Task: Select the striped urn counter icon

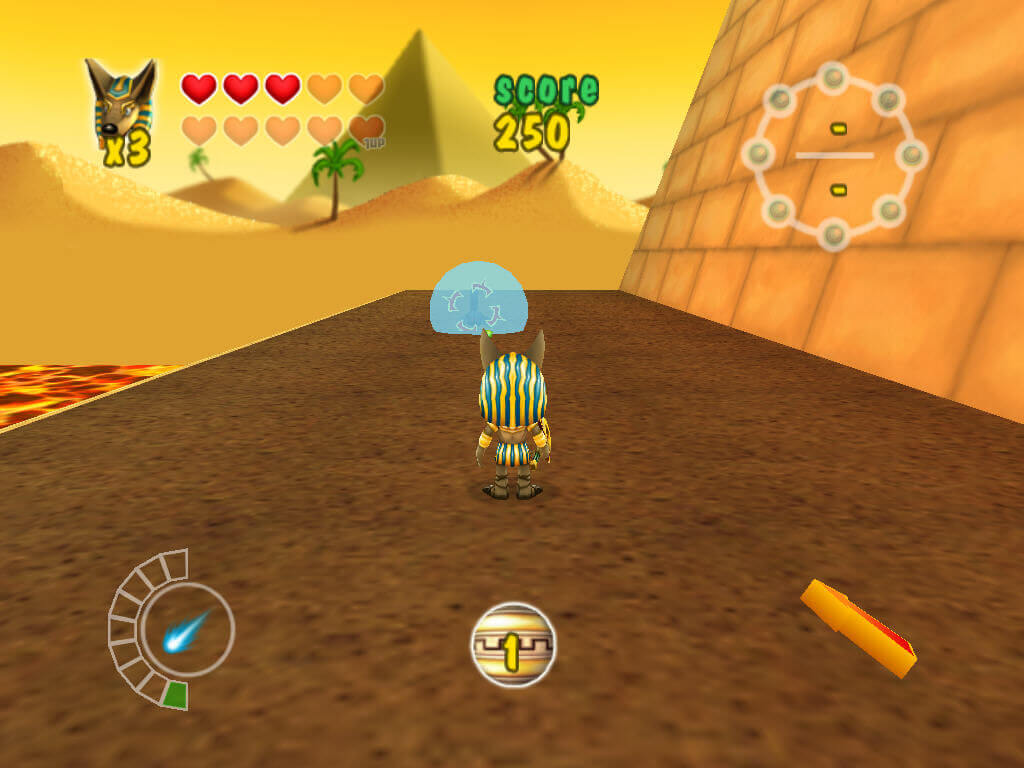Action: 512,645
